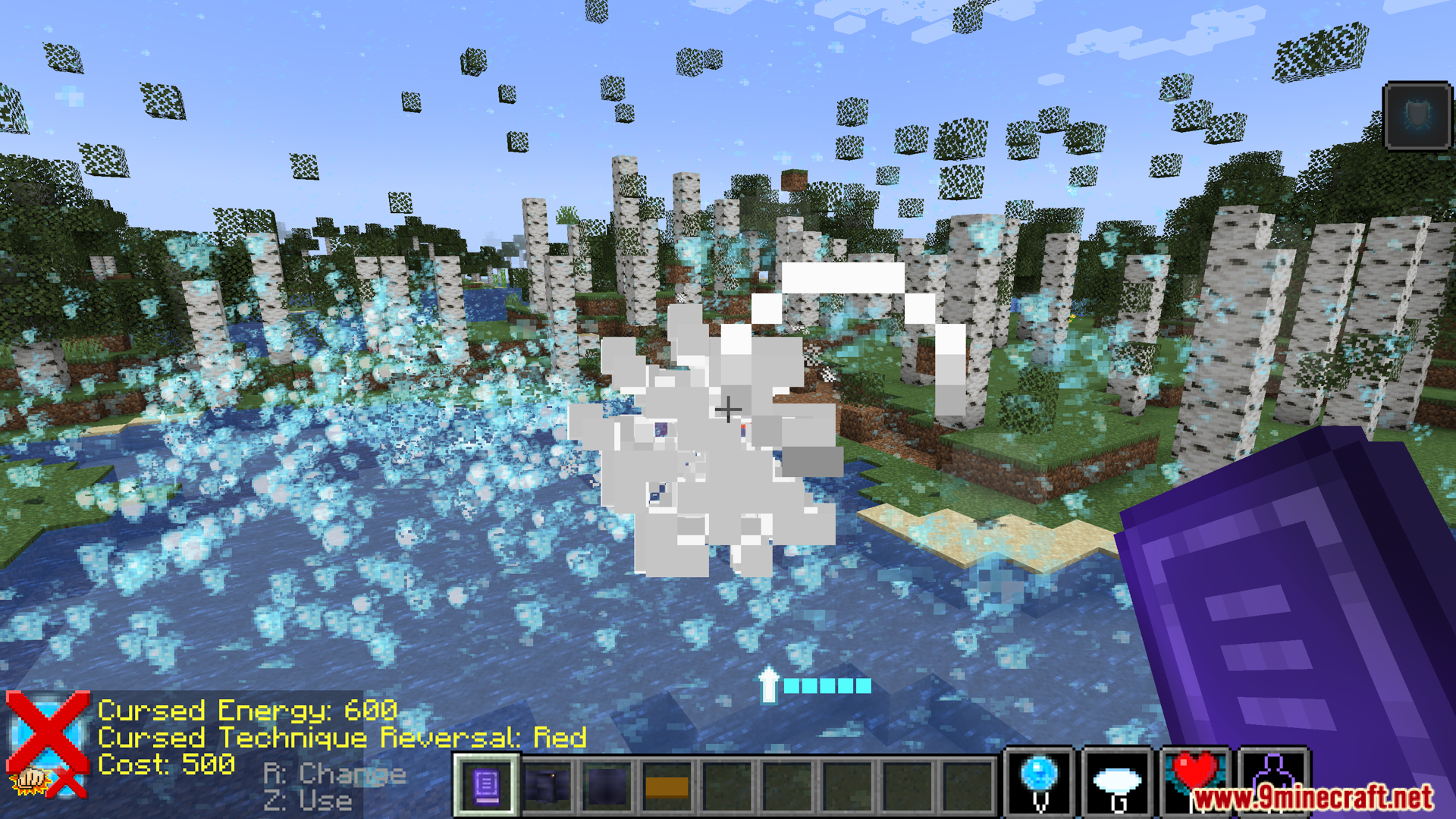Image resolution: width=1456 pixels, height=819 pixels.
Task: Activate the white cloud disc ability icon
Action: click(1117, 783)
